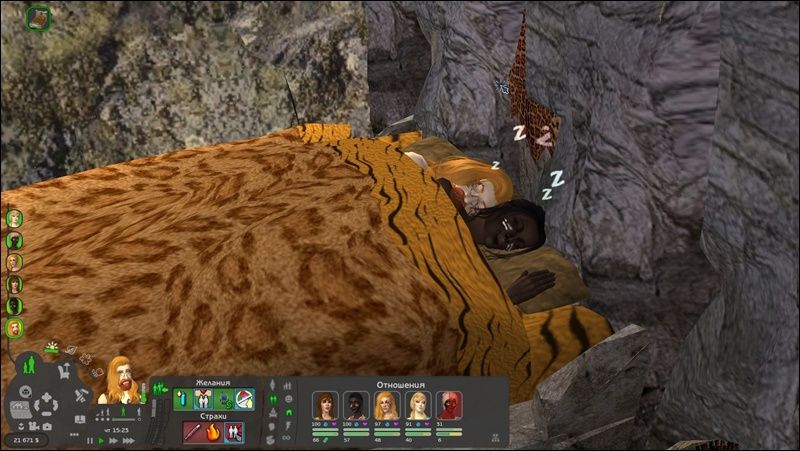Image resolution: width=800 pixels, height=451 pixels.
Task: Switch to the top sim in the household list
Action: [14, 217]
